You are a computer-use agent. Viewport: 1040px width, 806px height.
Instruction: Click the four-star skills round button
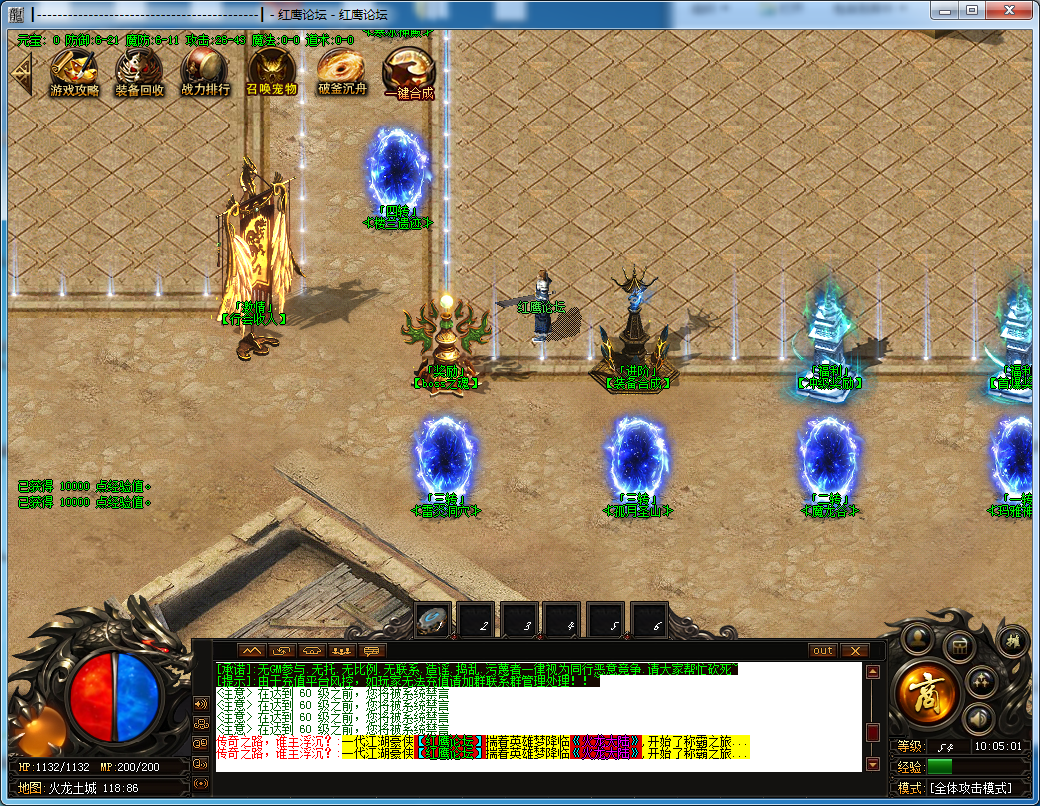click(x=982, y=682)
